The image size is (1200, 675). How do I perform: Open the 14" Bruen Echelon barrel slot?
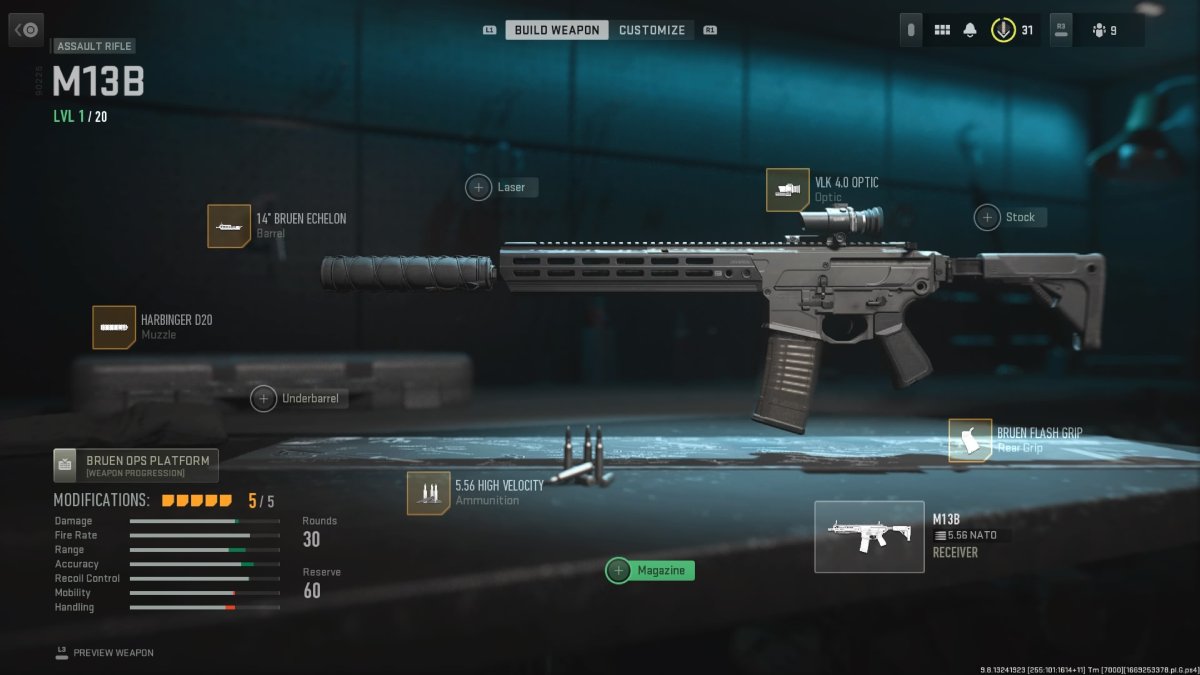229,226
